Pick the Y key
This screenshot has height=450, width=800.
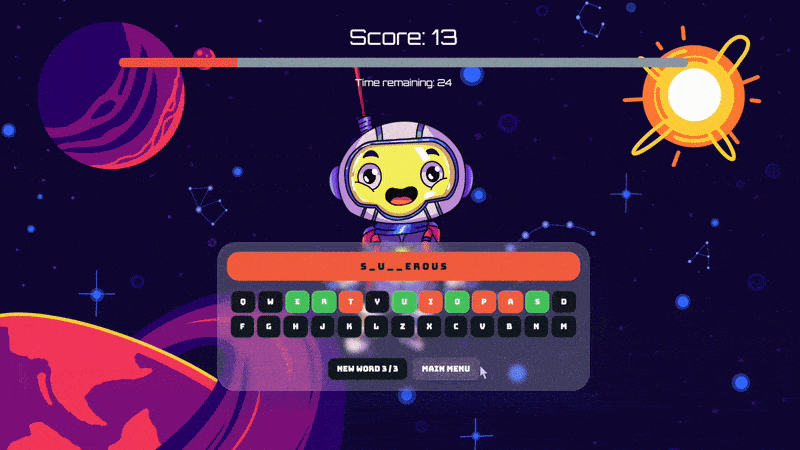377,301
